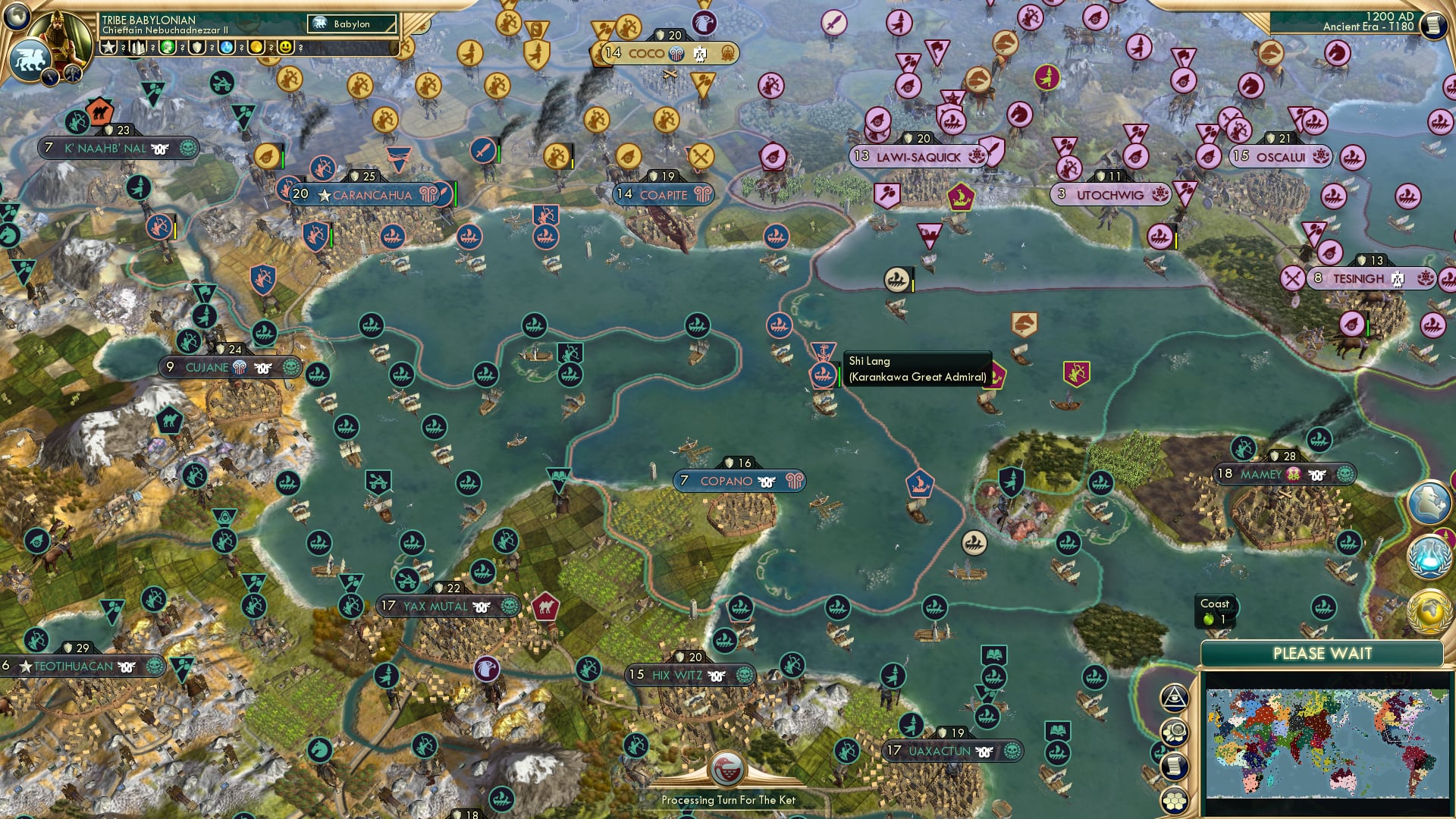This screenshot has height=819, width=1456.
Task: Open Espionage overview via the eye icon
Action: click(x=1175, y=699)
